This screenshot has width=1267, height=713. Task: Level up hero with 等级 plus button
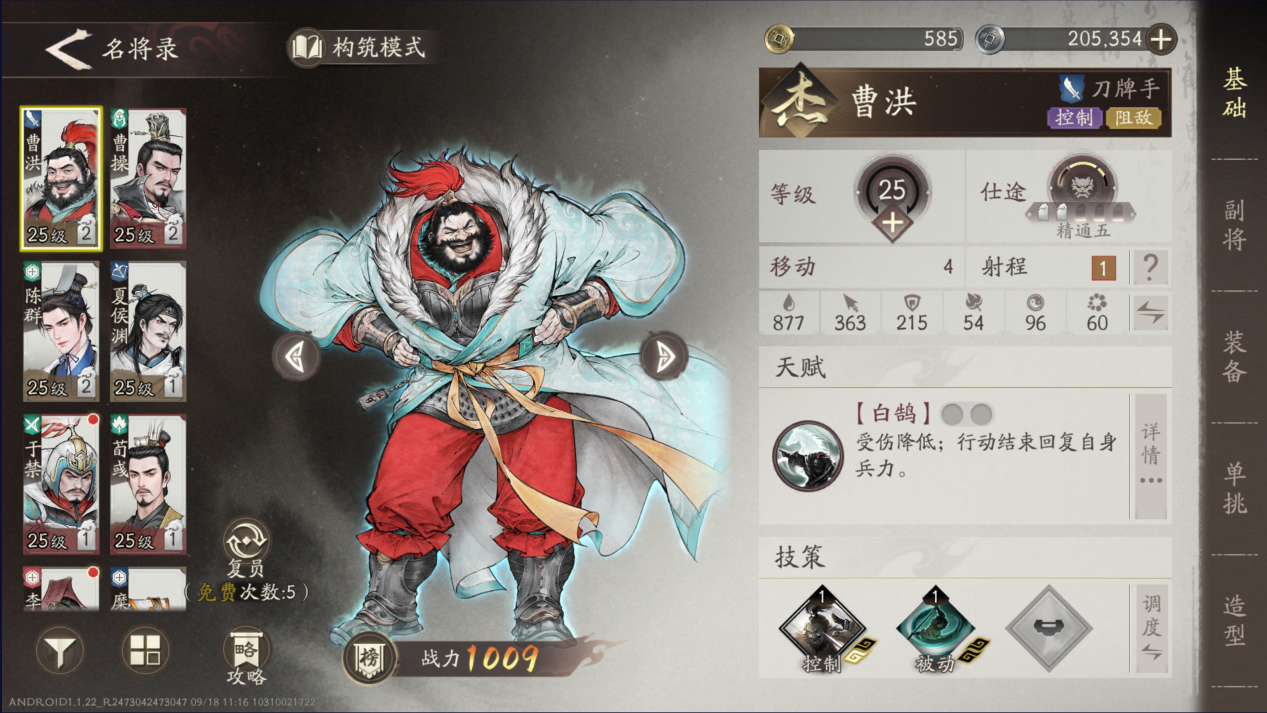pyautogui.click(x=891, y=222)
